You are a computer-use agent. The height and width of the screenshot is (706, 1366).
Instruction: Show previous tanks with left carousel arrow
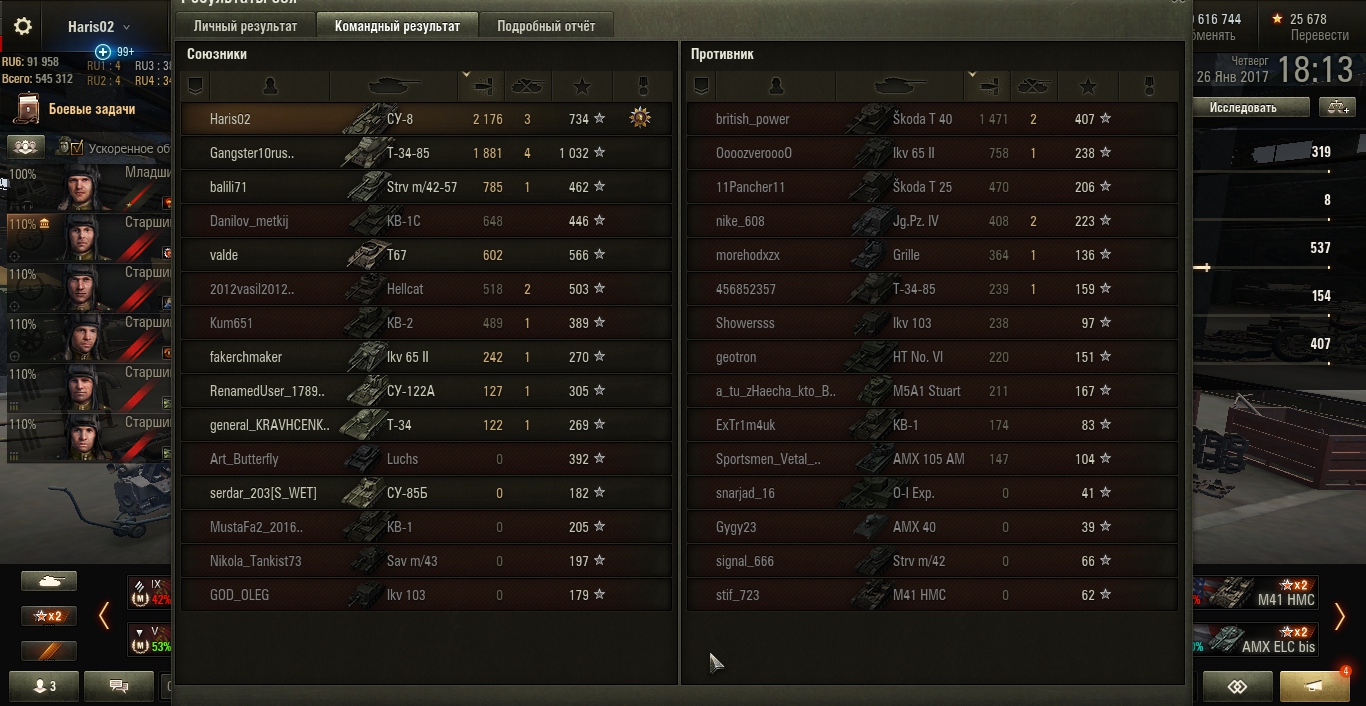point(104,616)
